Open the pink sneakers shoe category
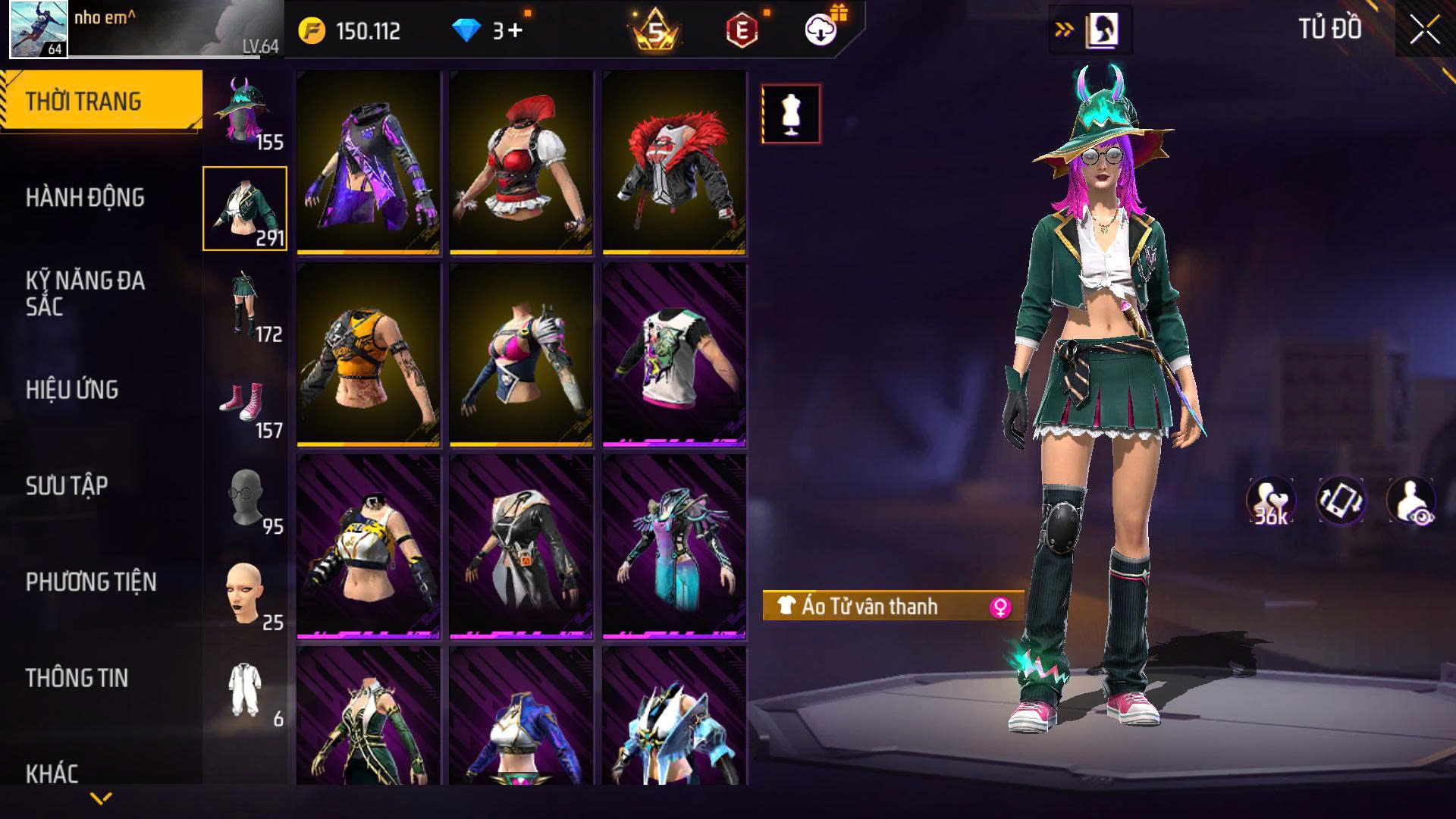Viewport: 1456px width, 819px height. click(x=244, y=401)
